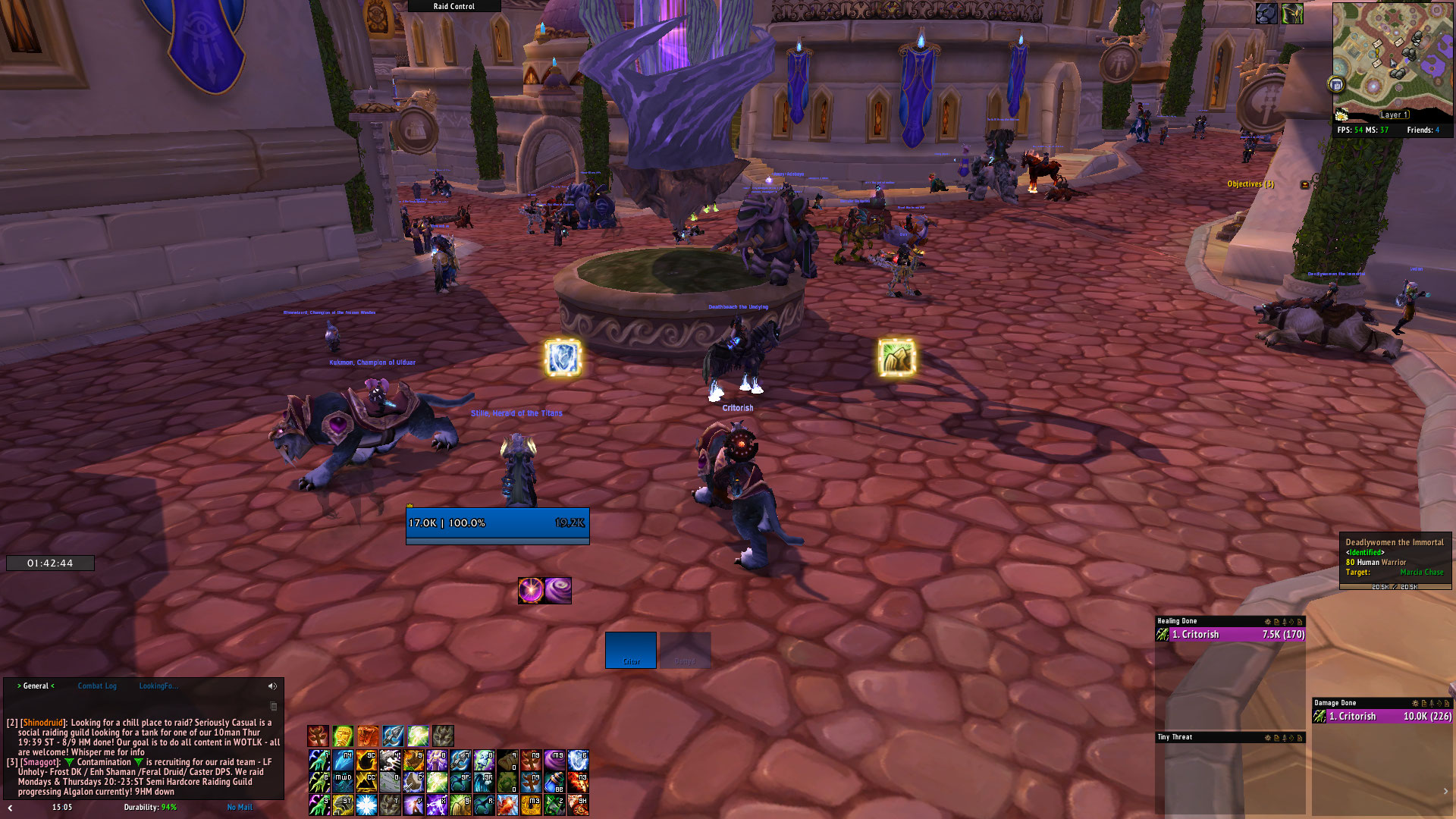
Task: Toggle the chat voice speaker icon
Action: (272, 686)
